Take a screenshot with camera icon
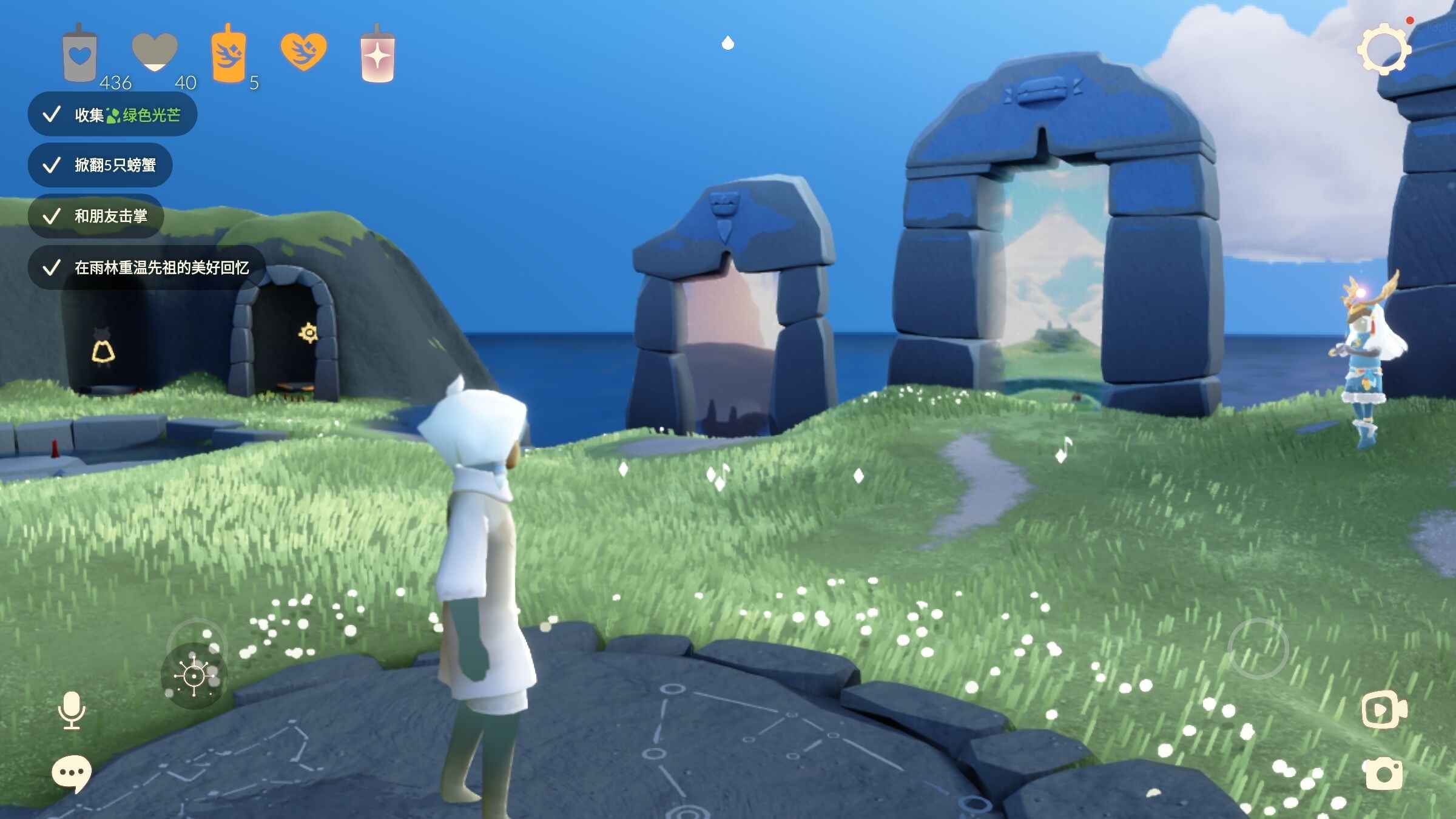Screen dimensions: 1456x819 (x=1384, y=773)
